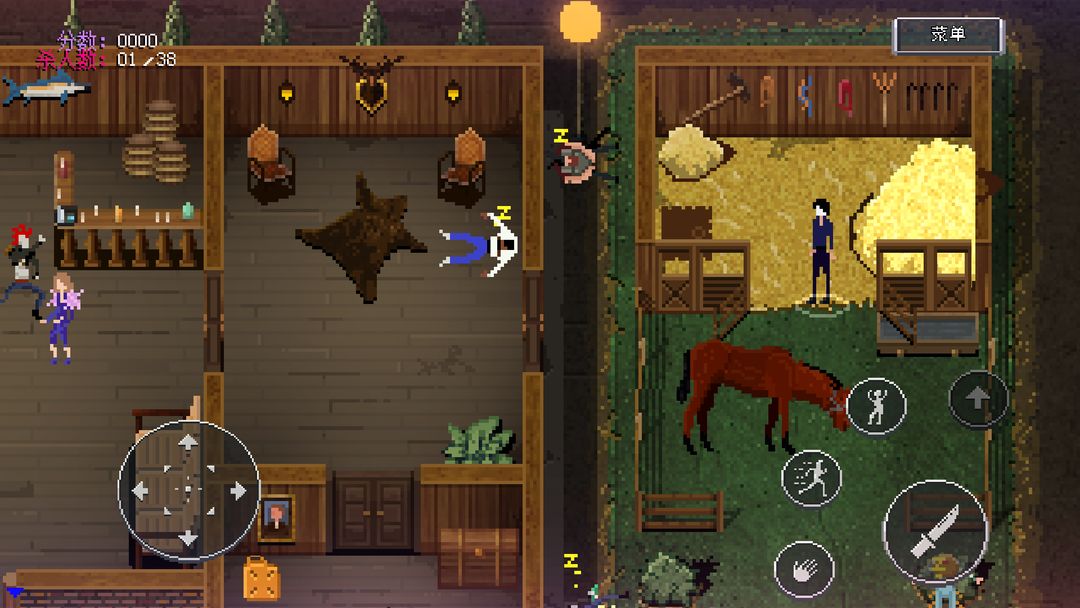The height and width of the screenshot is (608, 1080).
Task: Open the 菜单 menu button
Action: [x=947, y=35]
